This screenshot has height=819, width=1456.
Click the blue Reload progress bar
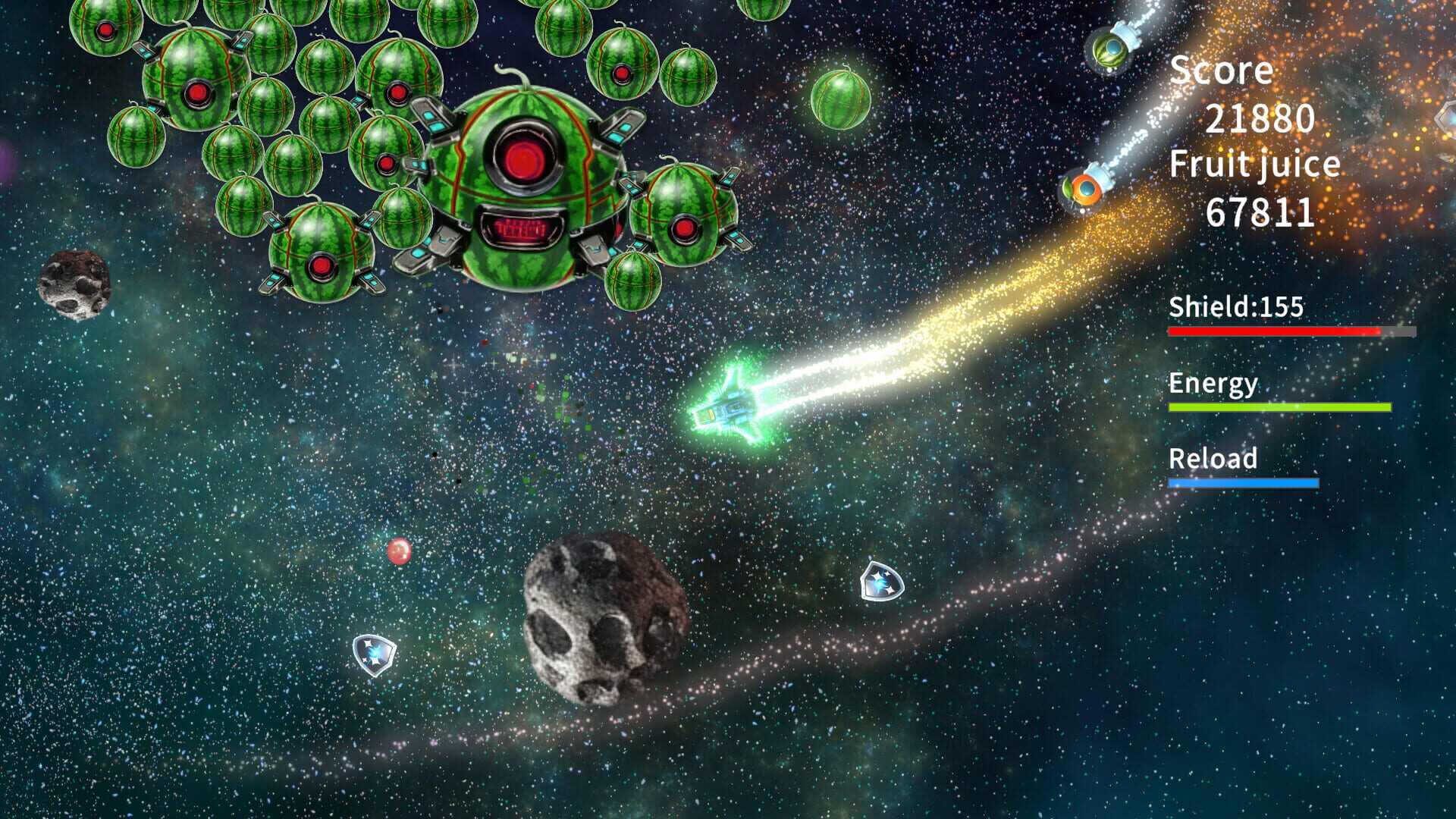[x=1242, y=481]
